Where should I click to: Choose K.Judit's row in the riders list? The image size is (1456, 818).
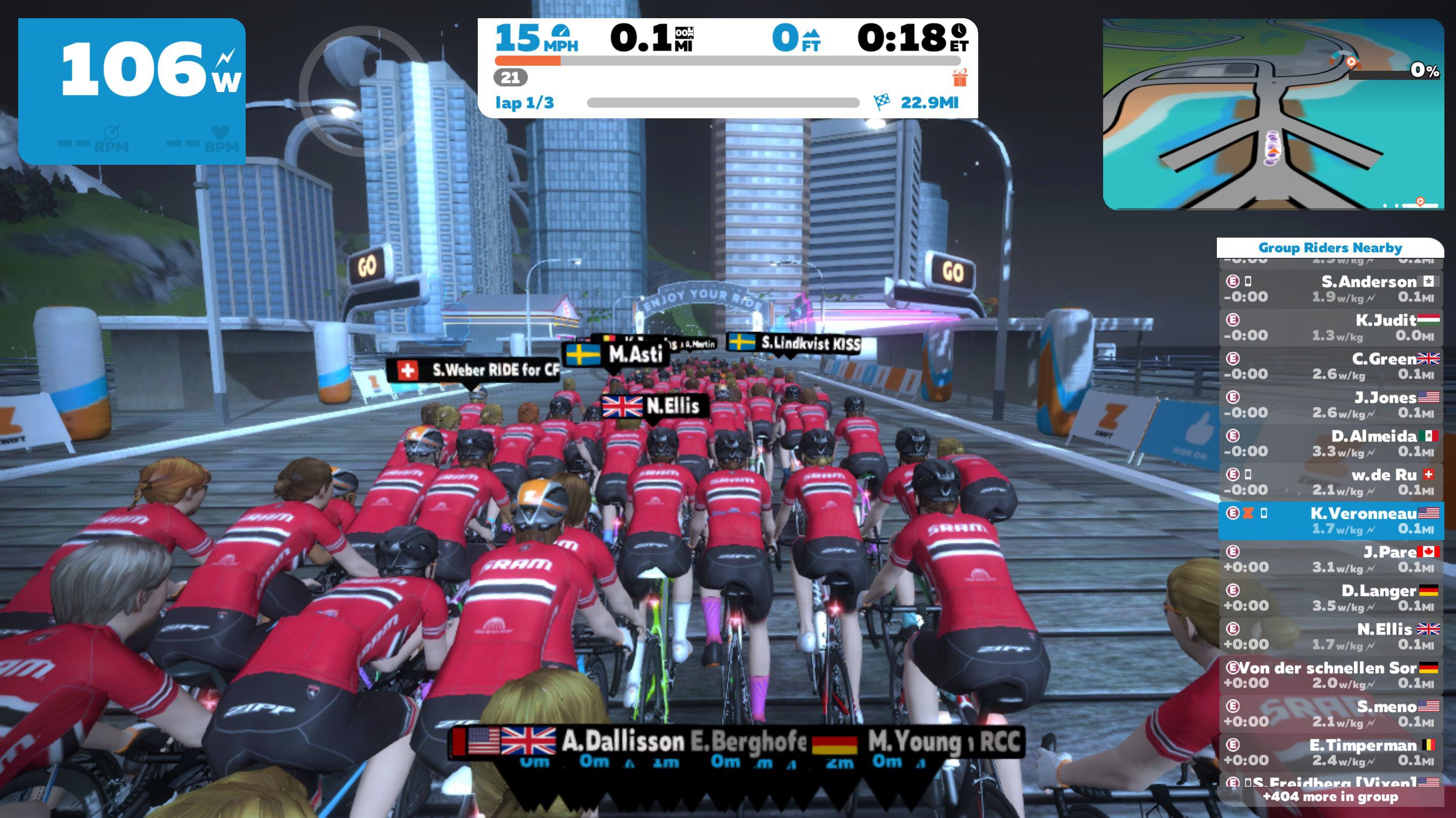click(x=1331, y=327)
